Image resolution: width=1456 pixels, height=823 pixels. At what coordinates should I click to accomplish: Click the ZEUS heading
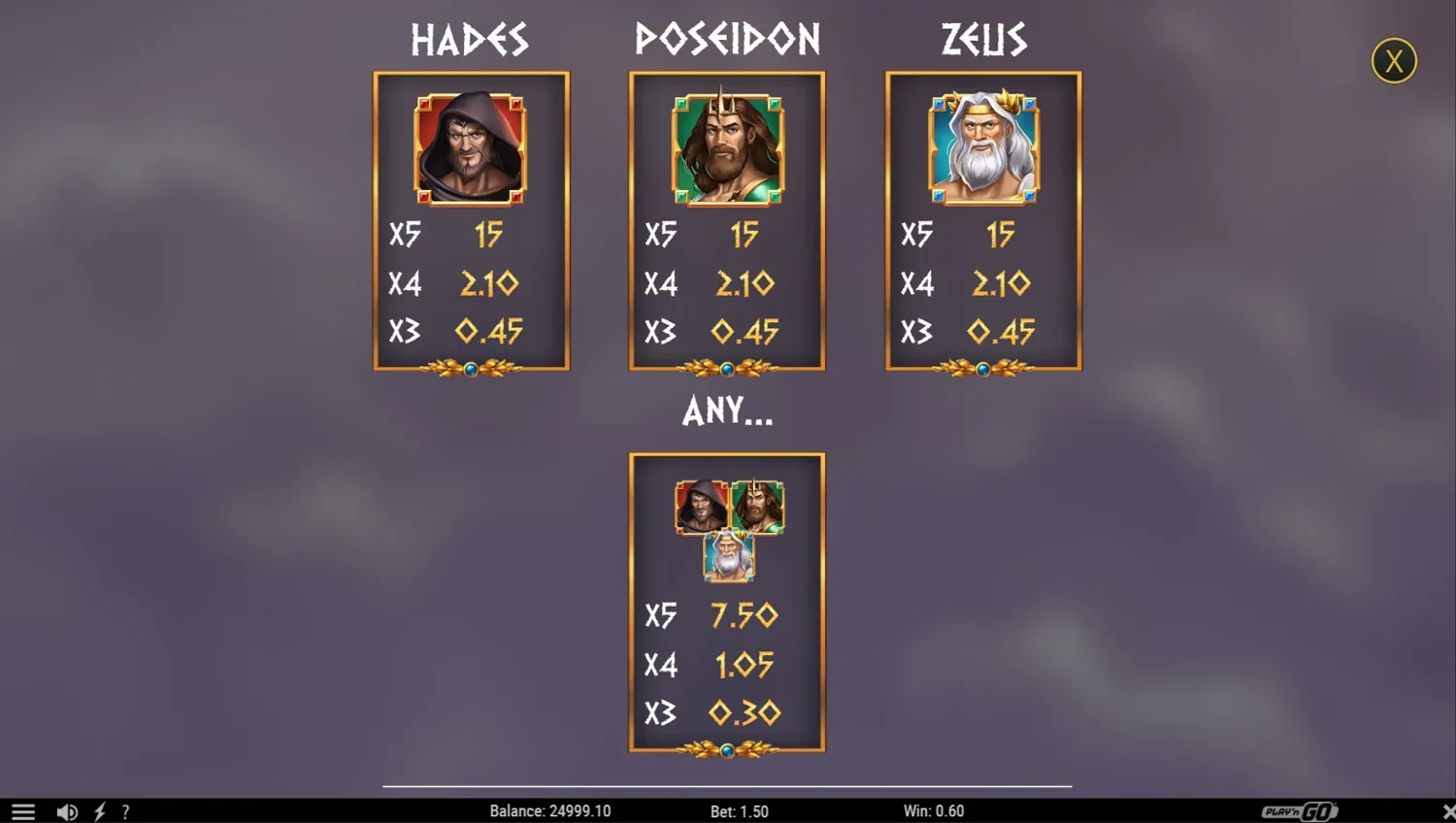[x=983, y=39]
